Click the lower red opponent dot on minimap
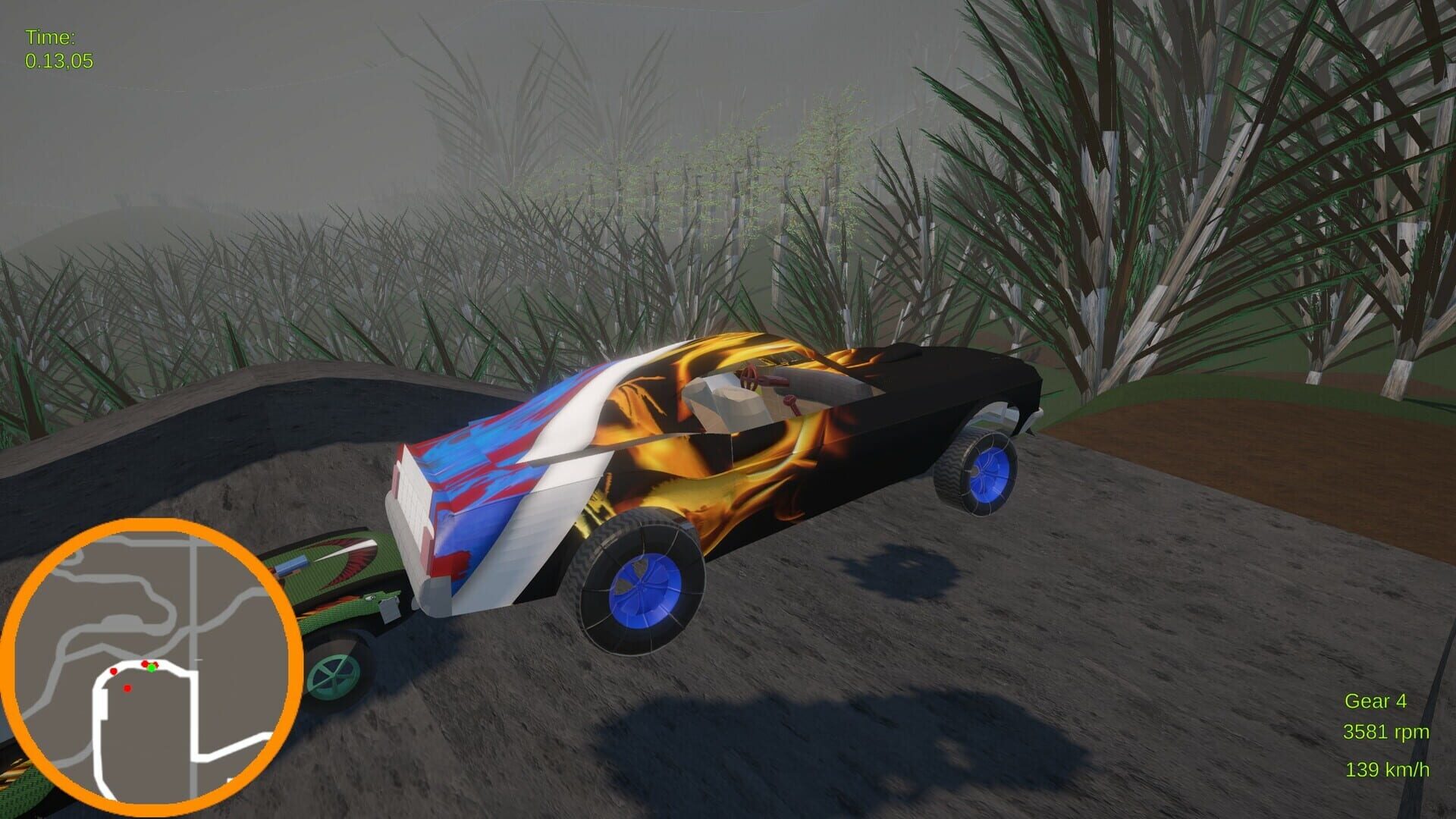 tap(127, 689)
